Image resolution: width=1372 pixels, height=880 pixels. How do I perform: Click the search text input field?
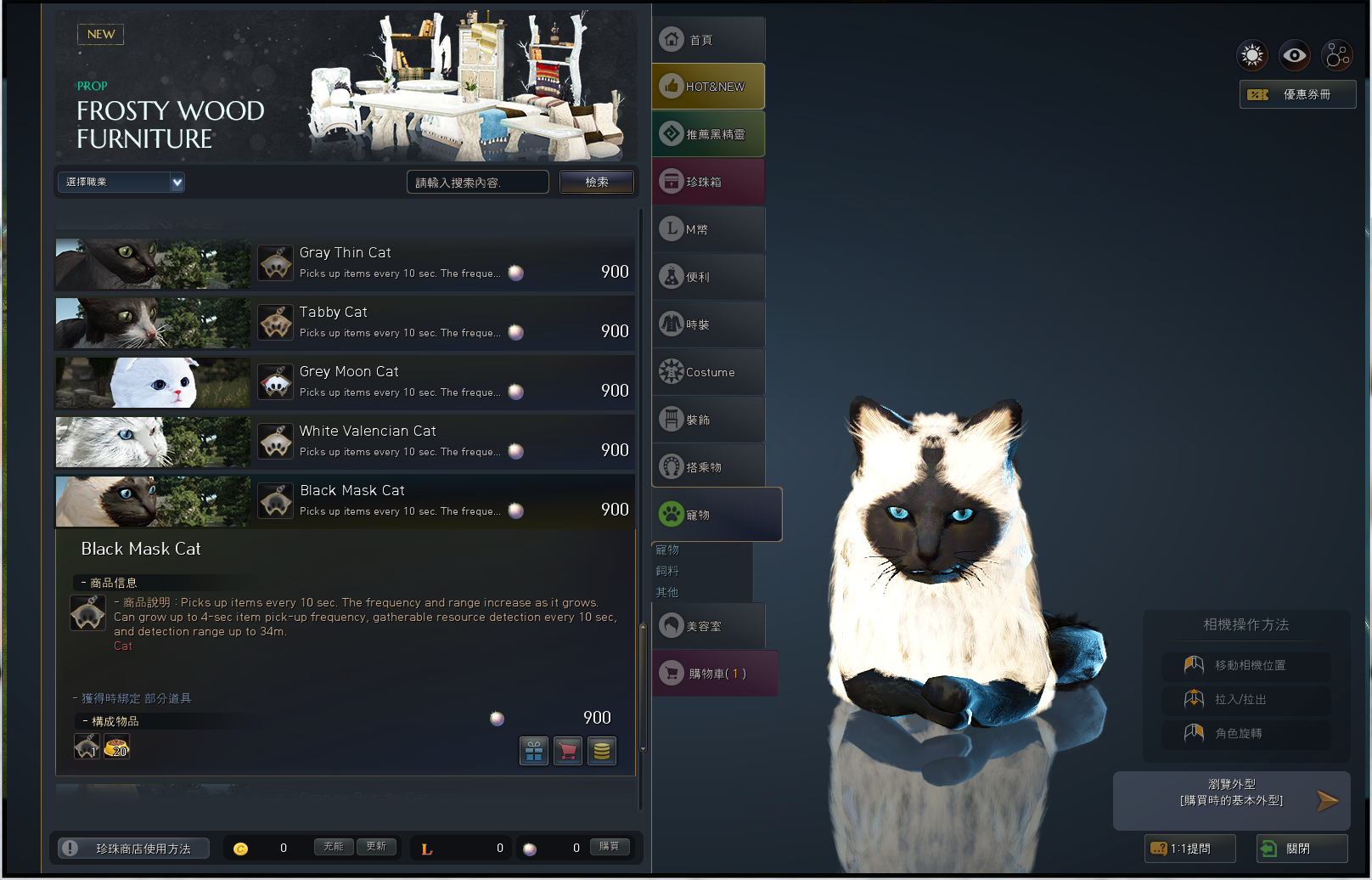[x=477, y=182]
